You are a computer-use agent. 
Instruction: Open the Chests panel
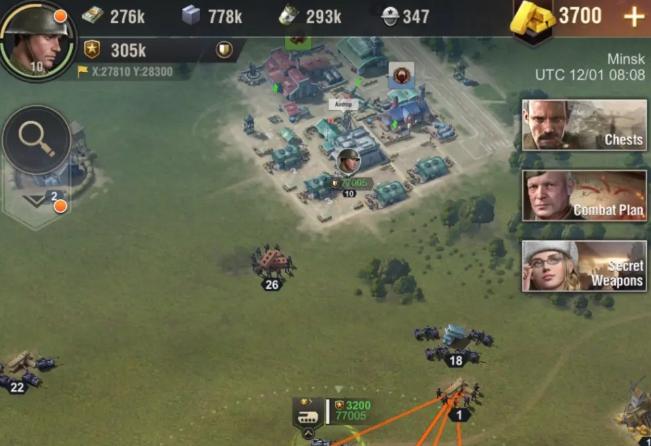click(x=584, y=124)
